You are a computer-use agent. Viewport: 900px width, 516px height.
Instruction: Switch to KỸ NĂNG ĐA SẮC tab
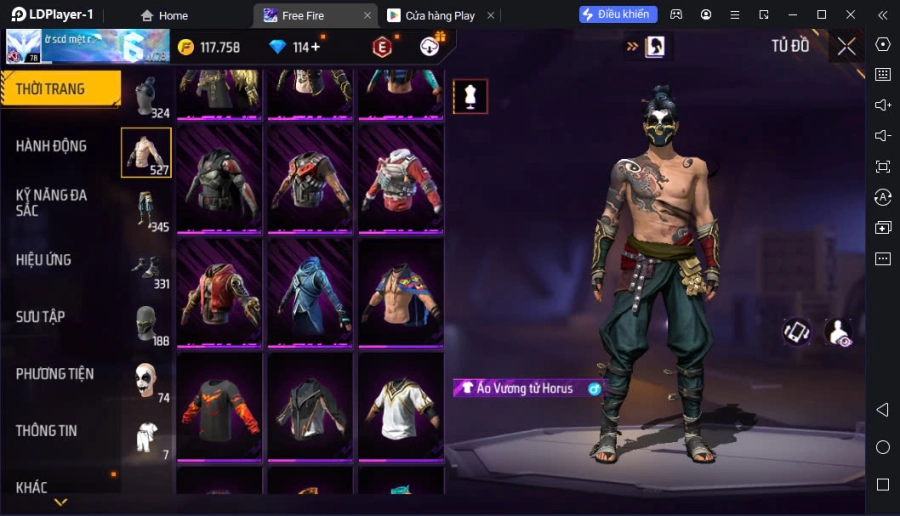pyautogui.click(x=52, y=203)
